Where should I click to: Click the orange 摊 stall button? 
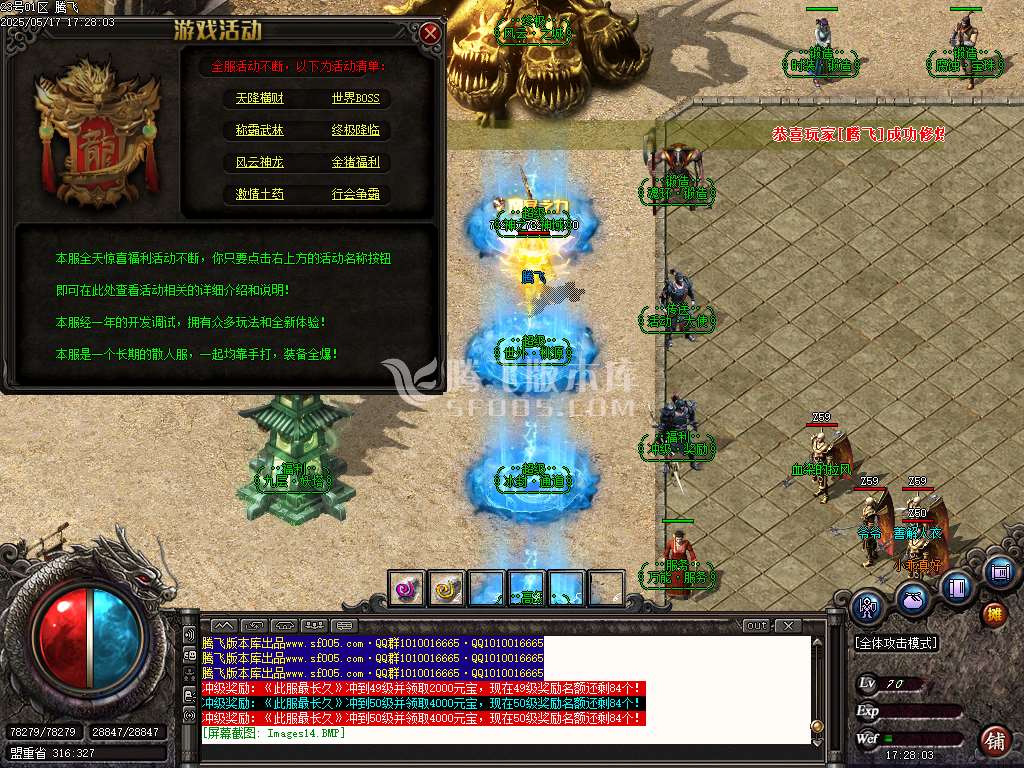click(x=994, y=614)
